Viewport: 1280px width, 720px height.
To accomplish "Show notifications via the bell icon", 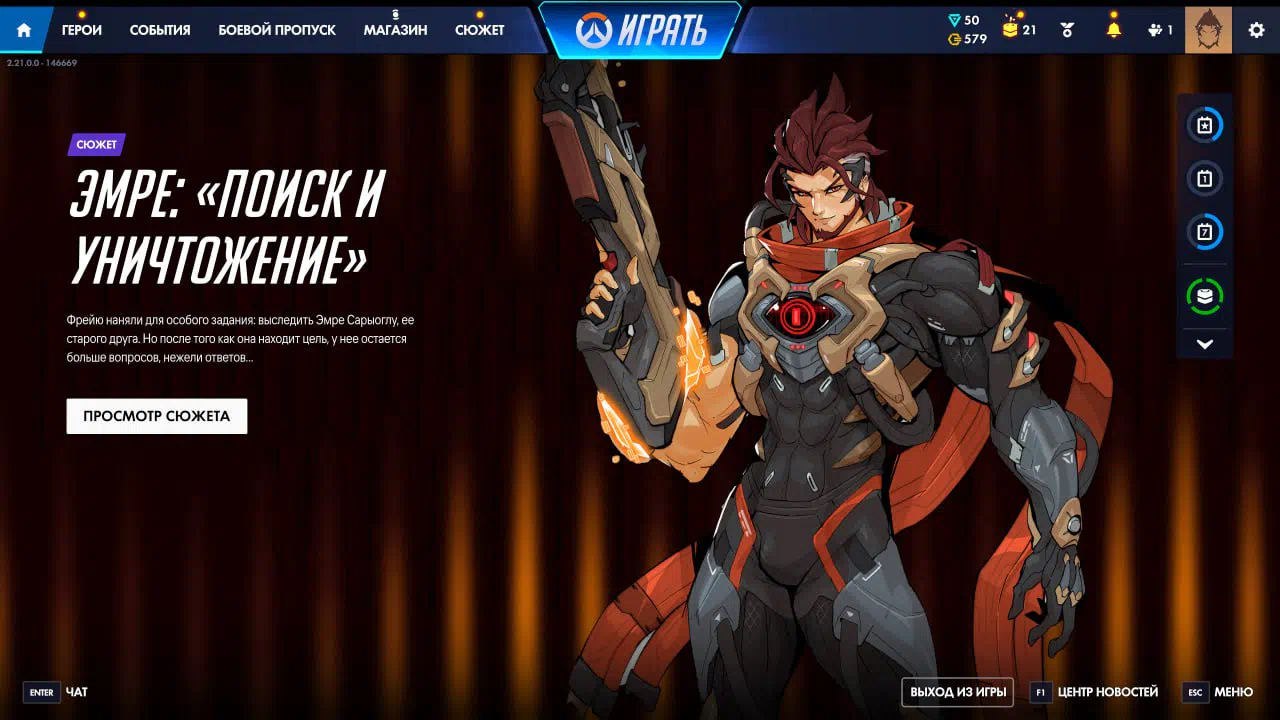I will 1113,30.
